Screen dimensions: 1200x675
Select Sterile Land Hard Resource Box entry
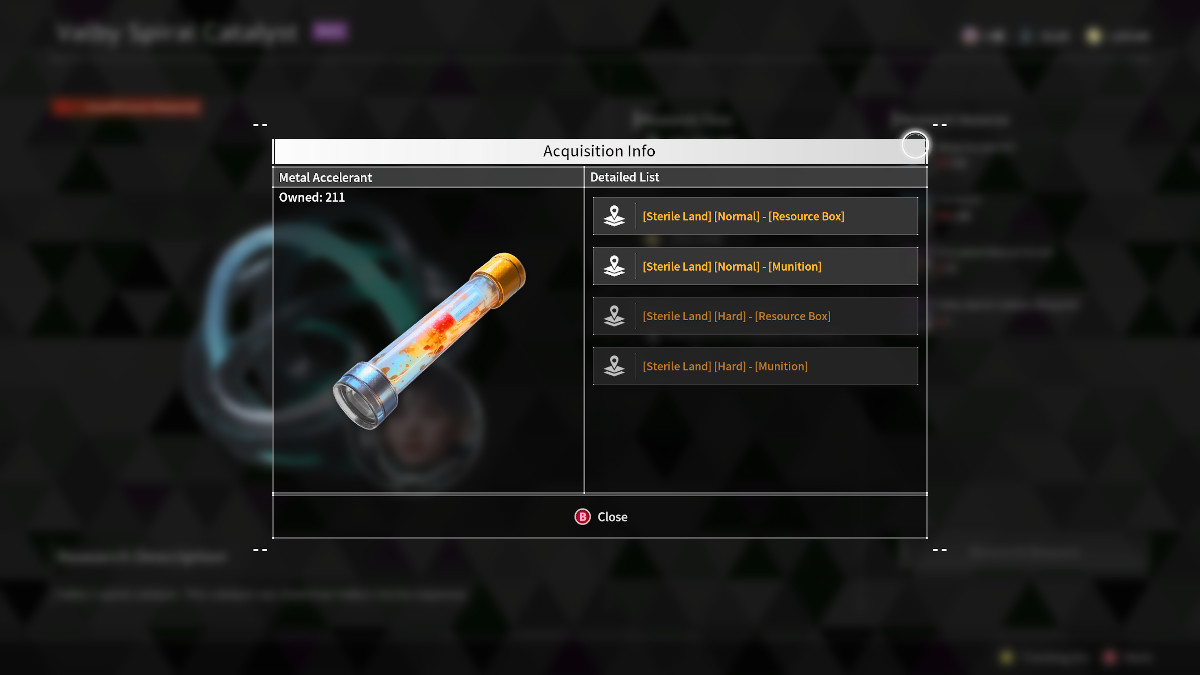[x=755, y=316]
